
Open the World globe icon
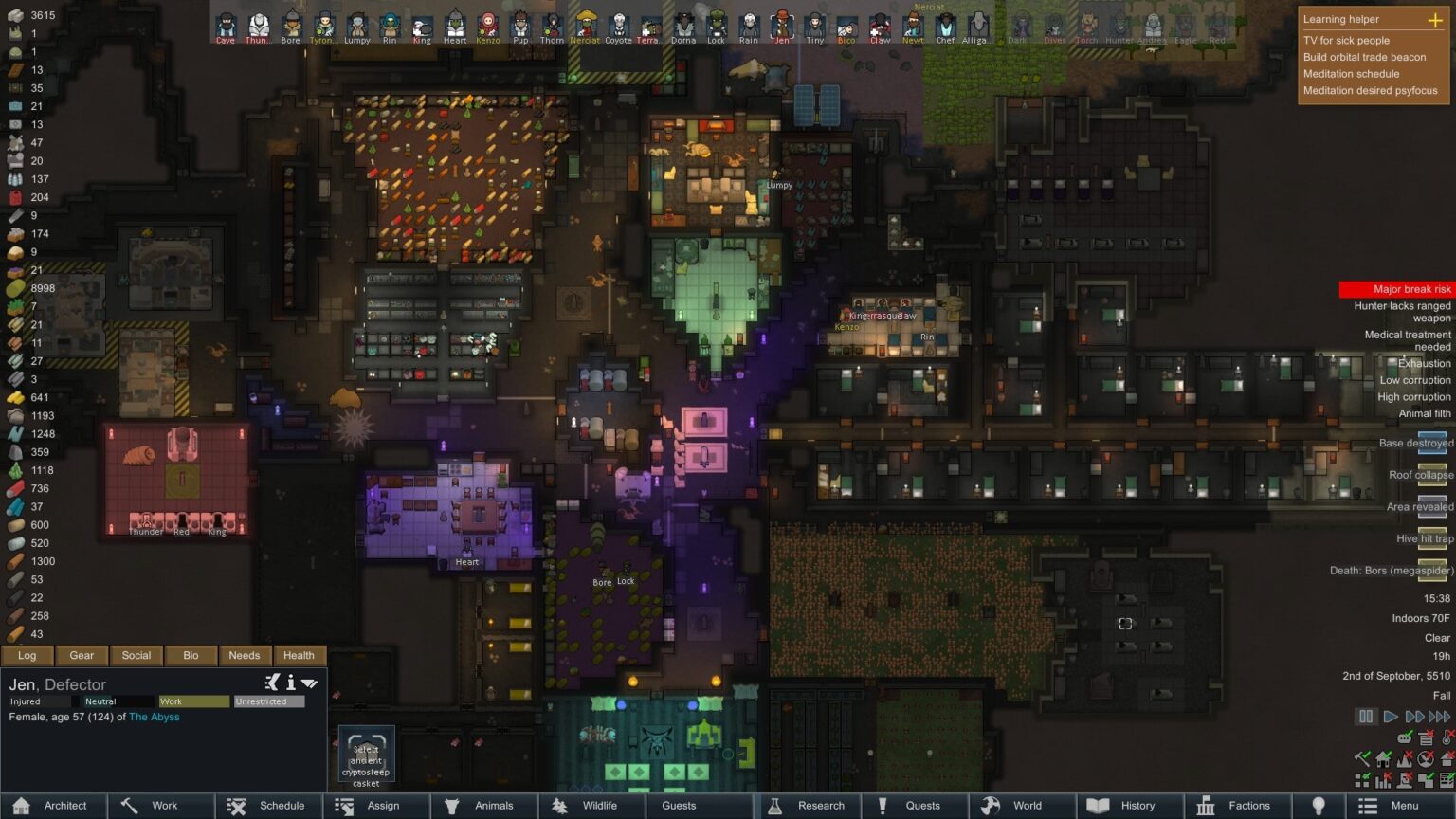click(990, 806)
